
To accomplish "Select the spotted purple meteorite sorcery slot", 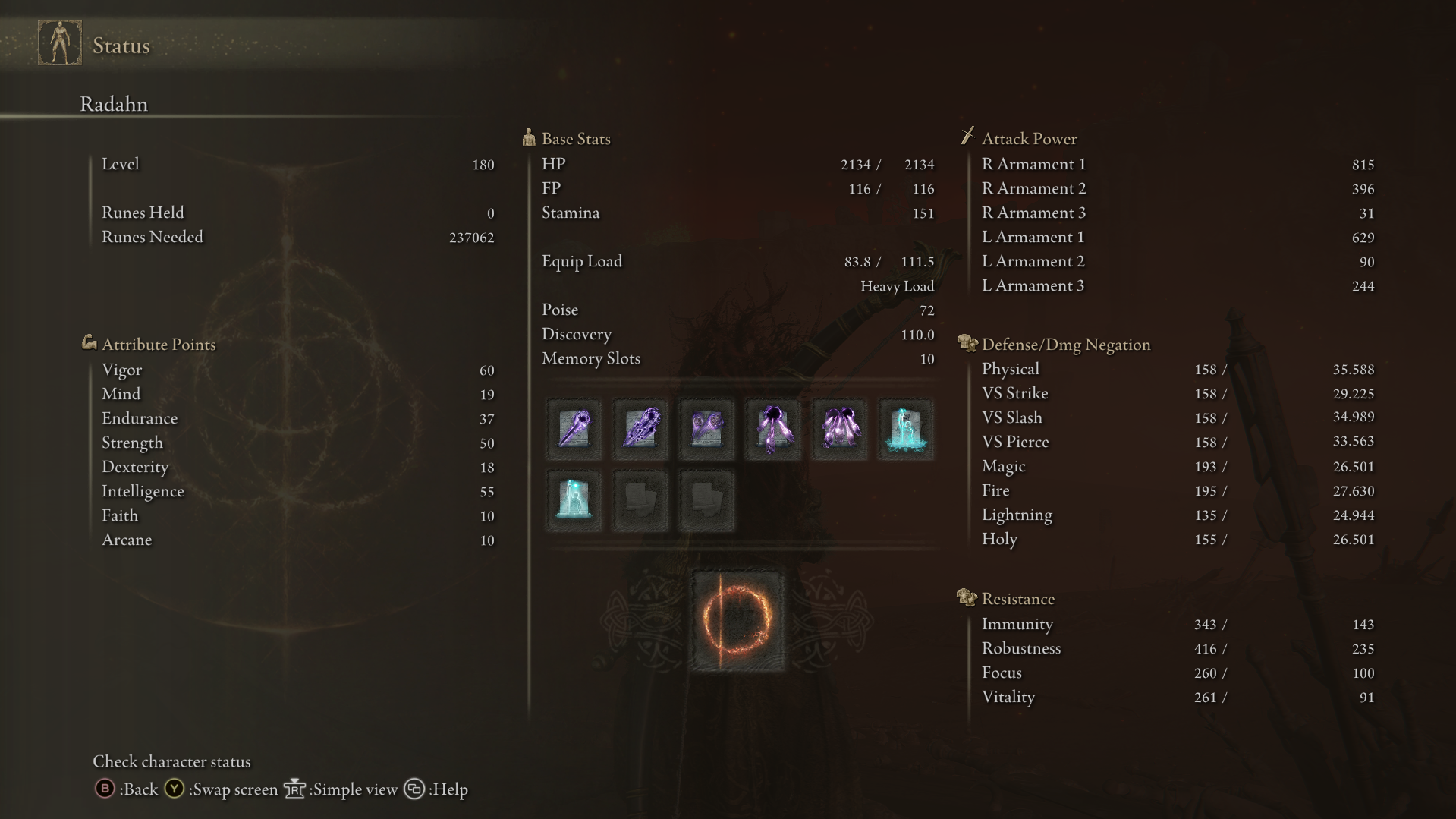I will point(640,430).
